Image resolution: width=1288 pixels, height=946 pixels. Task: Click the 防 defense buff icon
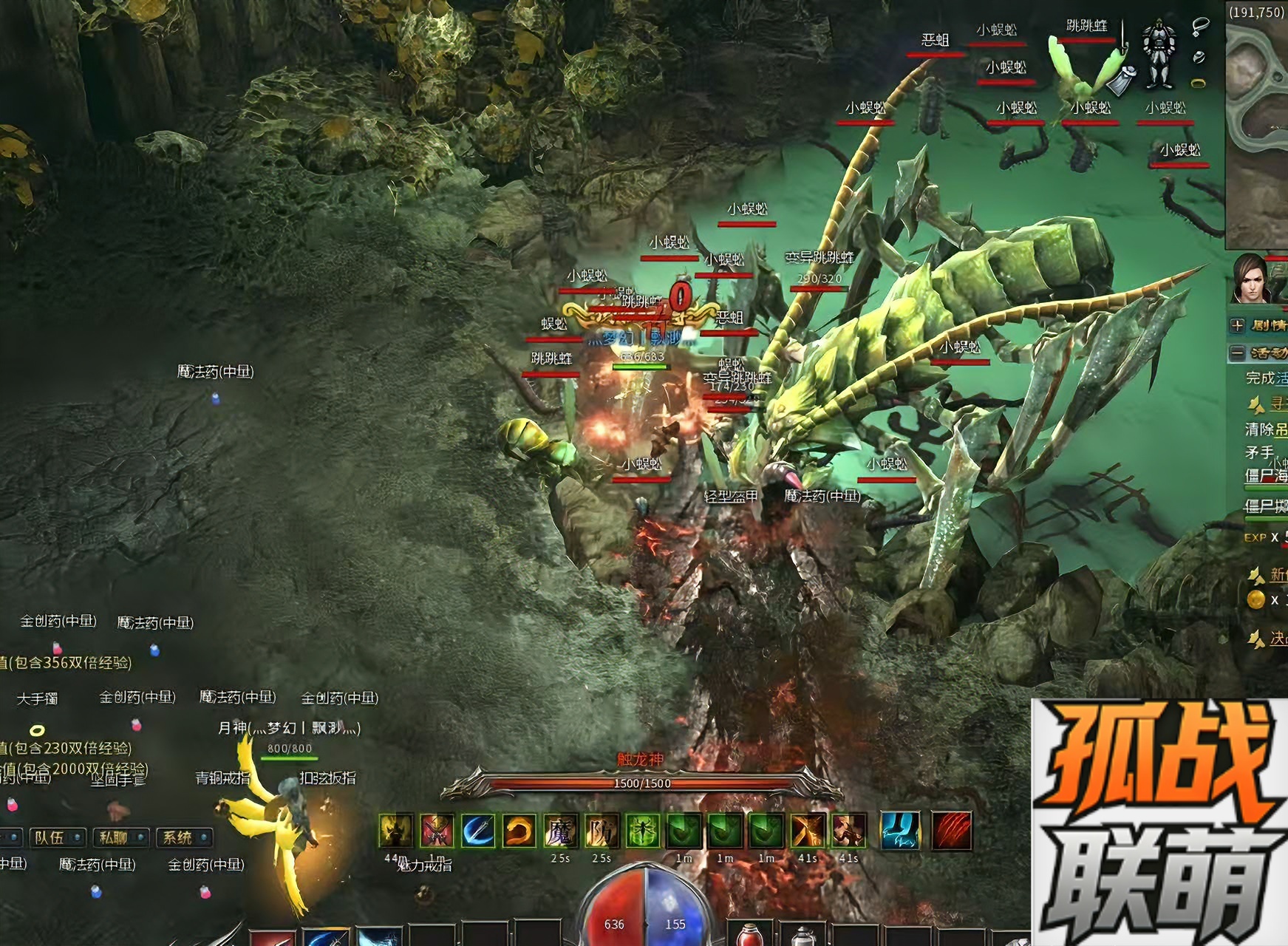602,831
